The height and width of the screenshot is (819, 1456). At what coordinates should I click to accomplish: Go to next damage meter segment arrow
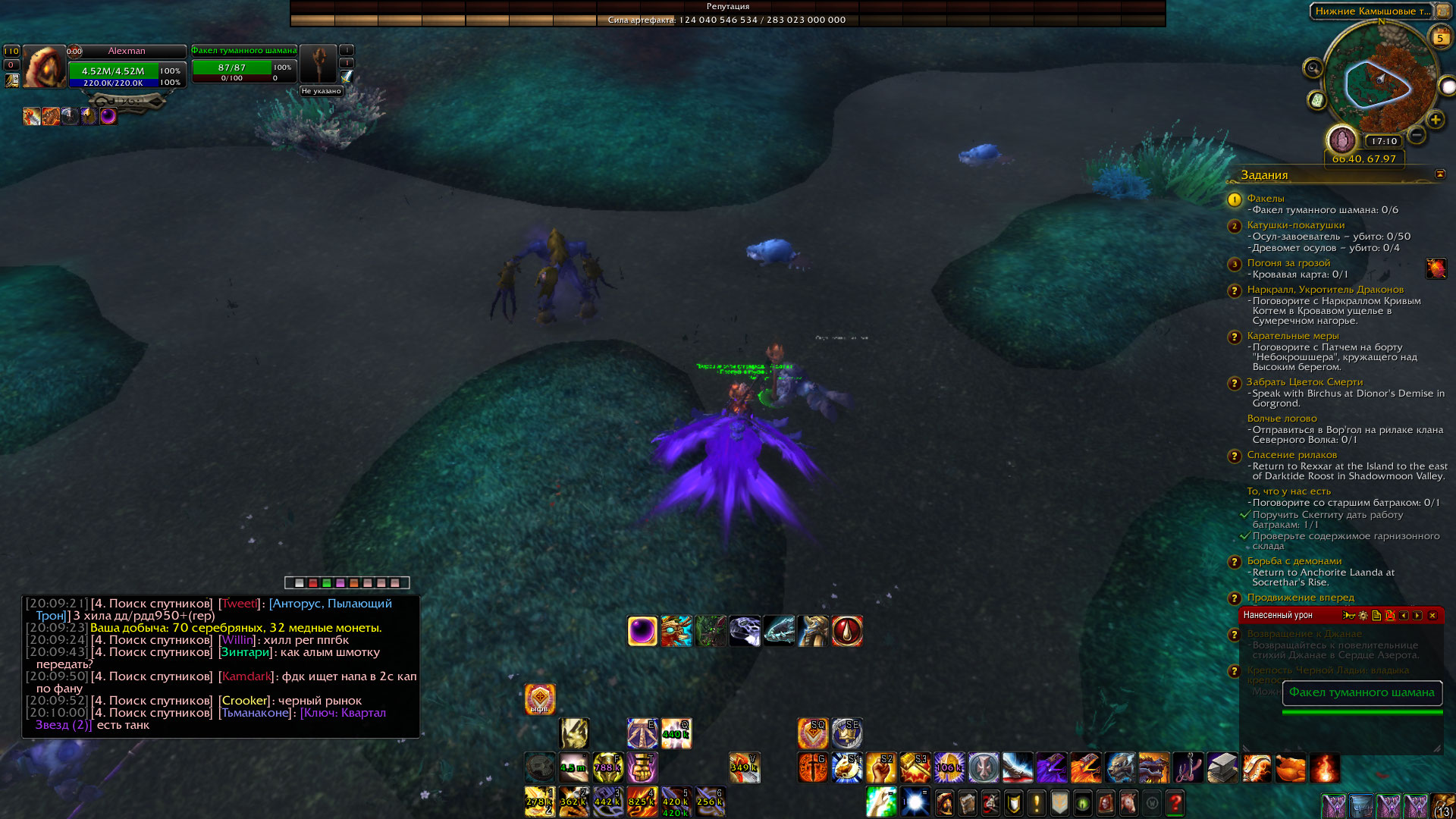pyautogui.click(x=1417, y=616)
